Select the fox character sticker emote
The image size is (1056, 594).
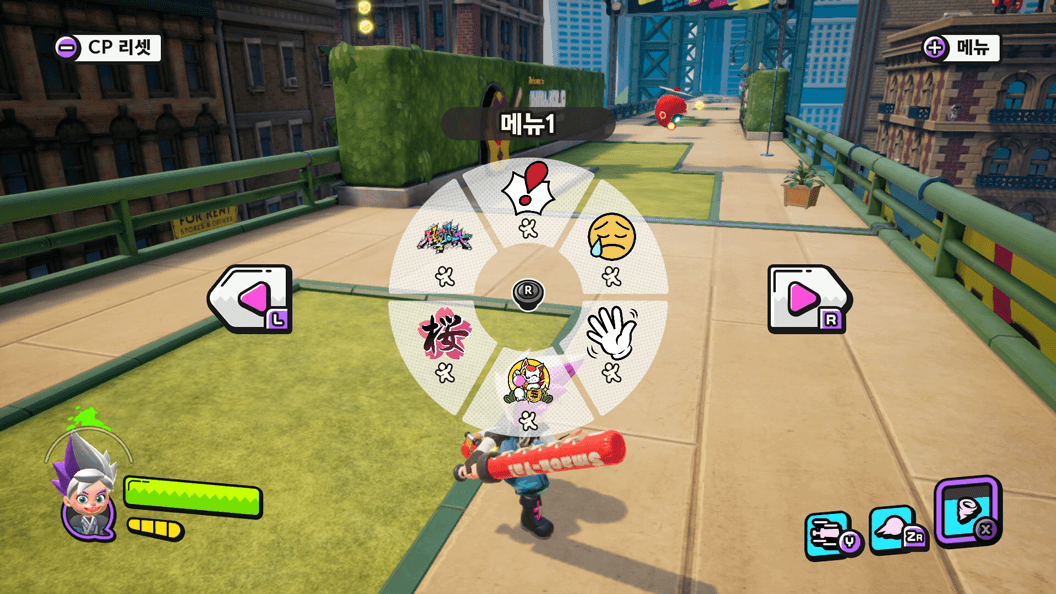528,380
